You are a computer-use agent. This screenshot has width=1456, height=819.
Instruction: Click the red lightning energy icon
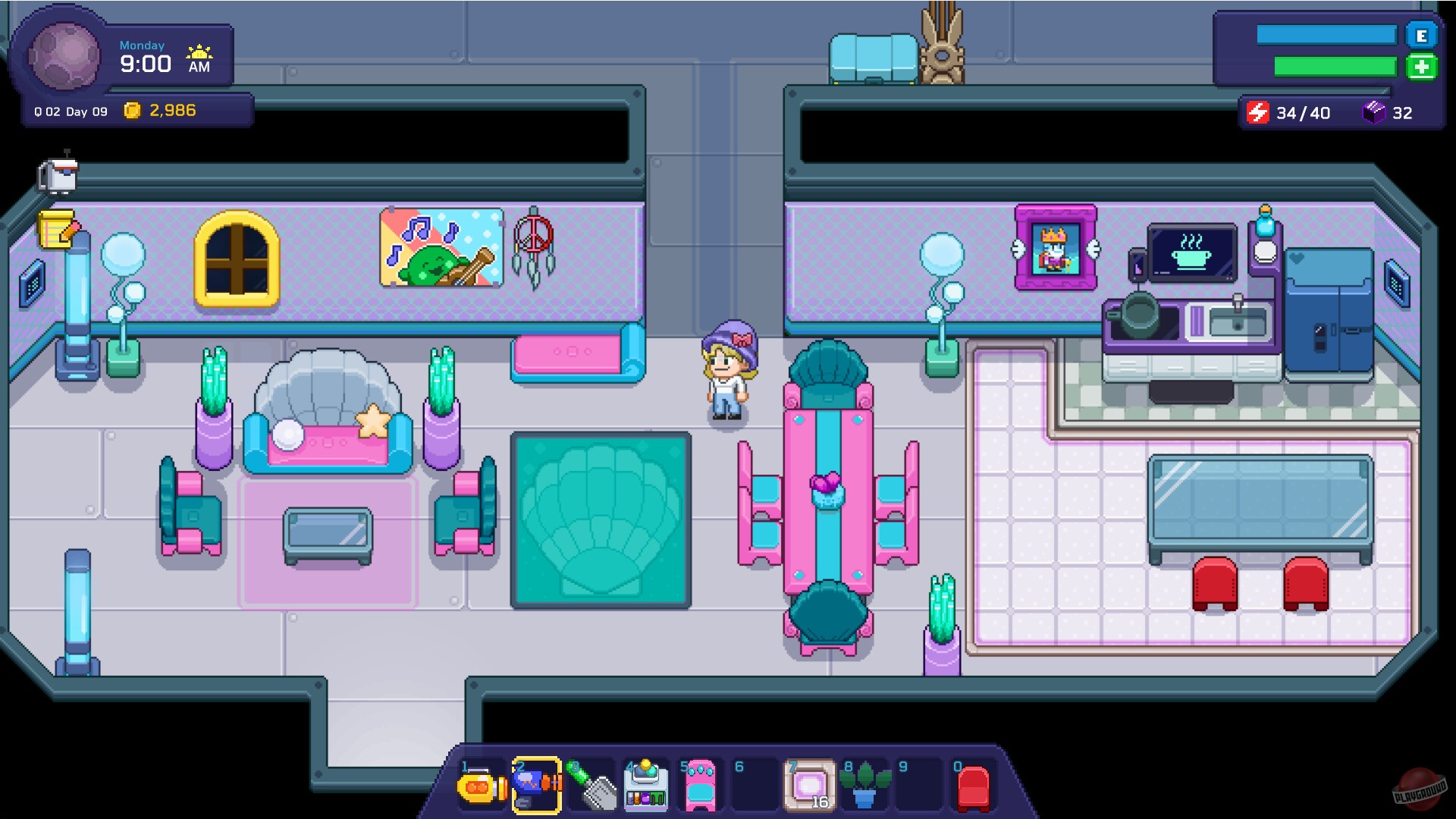pos(1258,112)
